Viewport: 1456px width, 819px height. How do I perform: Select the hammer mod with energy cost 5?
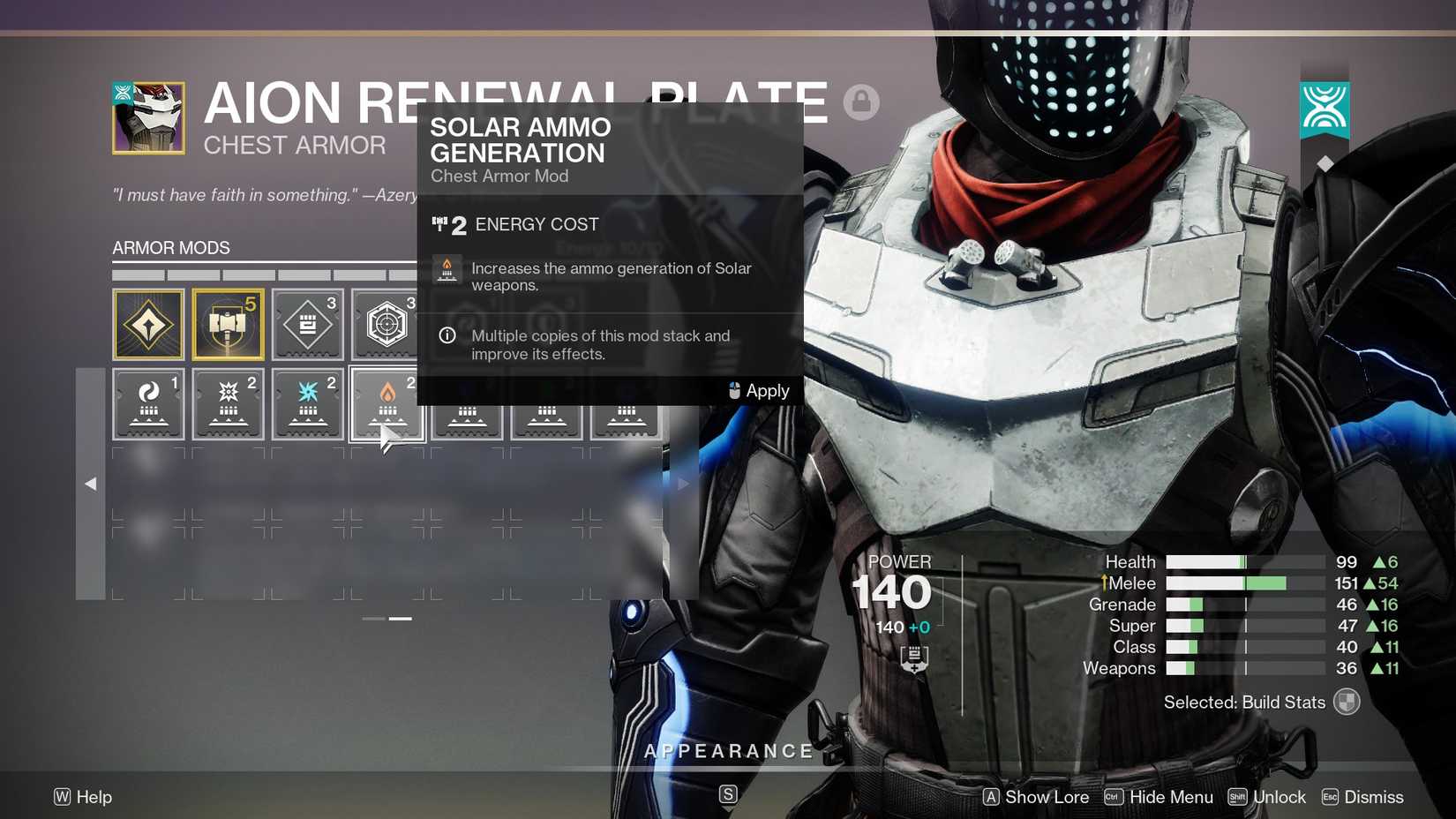(x=228, y=324)
